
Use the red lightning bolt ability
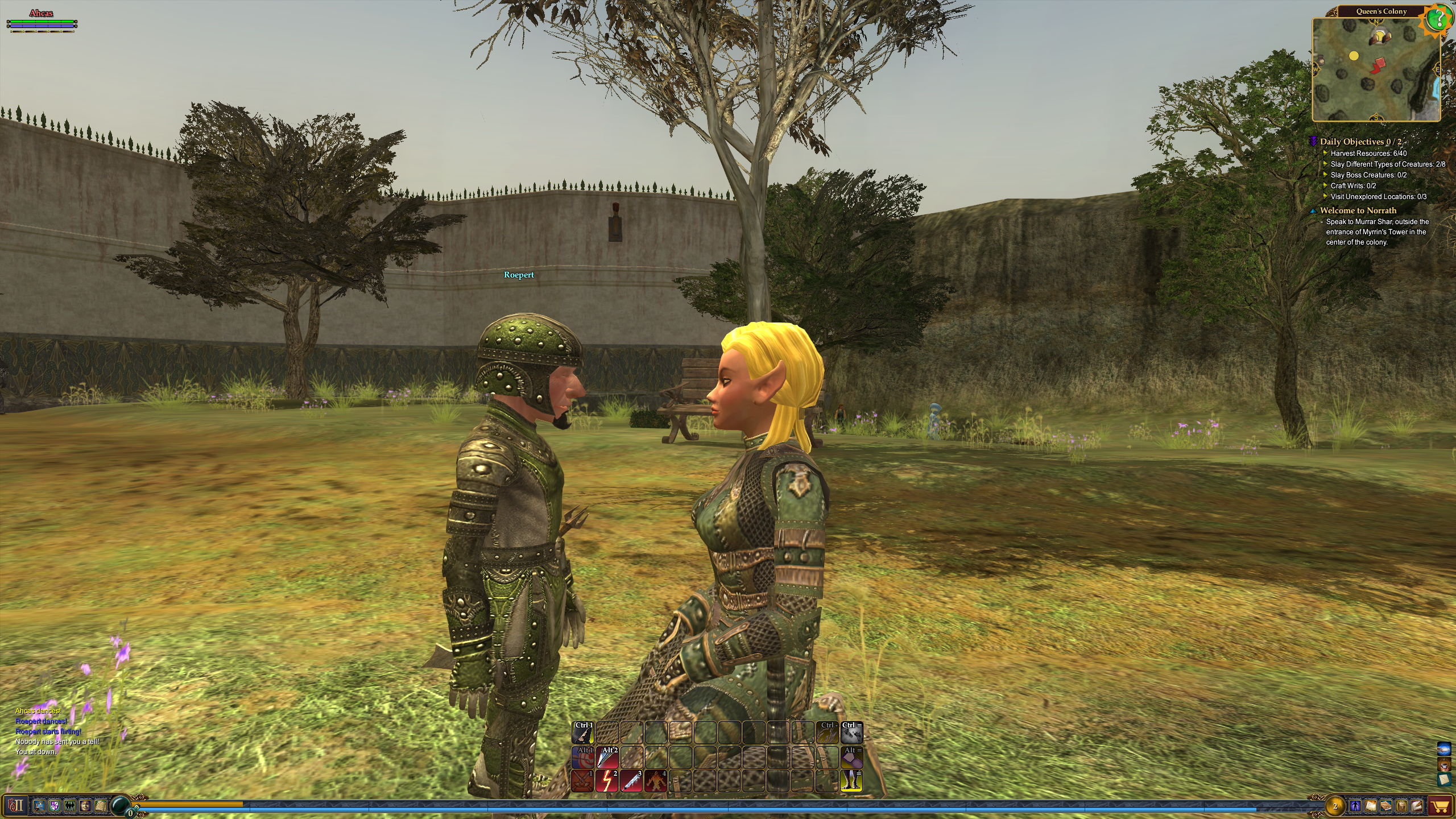(607, 781)
